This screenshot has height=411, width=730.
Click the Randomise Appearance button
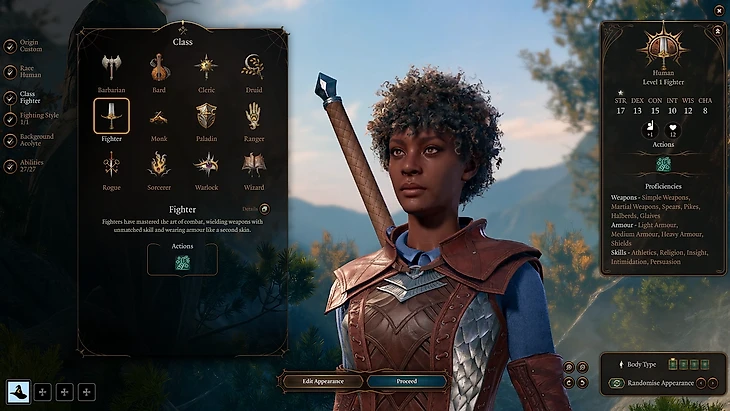click(662, 383)
